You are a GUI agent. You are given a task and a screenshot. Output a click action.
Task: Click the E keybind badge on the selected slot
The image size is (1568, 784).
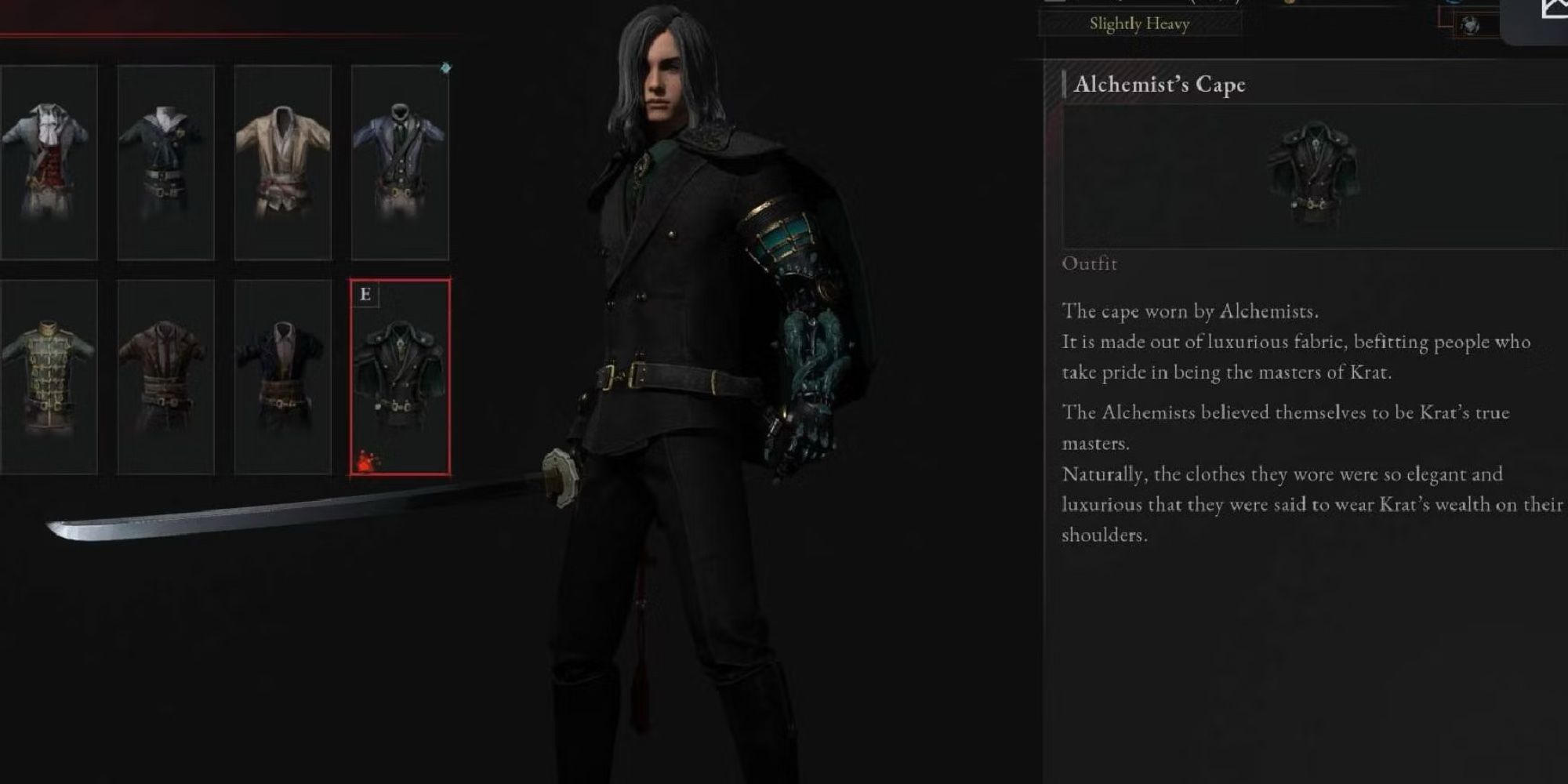pos(365,295)
